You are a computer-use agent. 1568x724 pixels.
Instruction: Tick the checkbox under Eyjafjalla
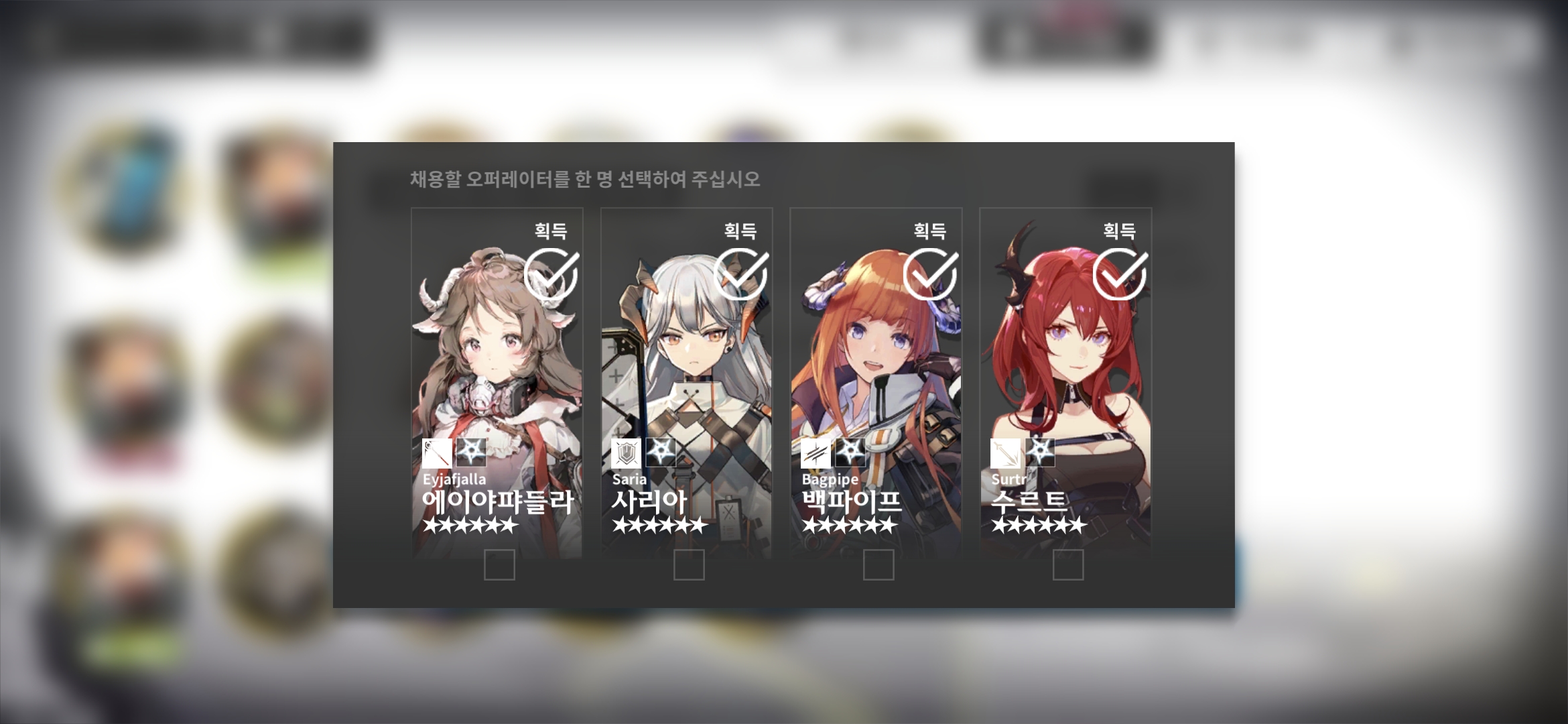499,564
